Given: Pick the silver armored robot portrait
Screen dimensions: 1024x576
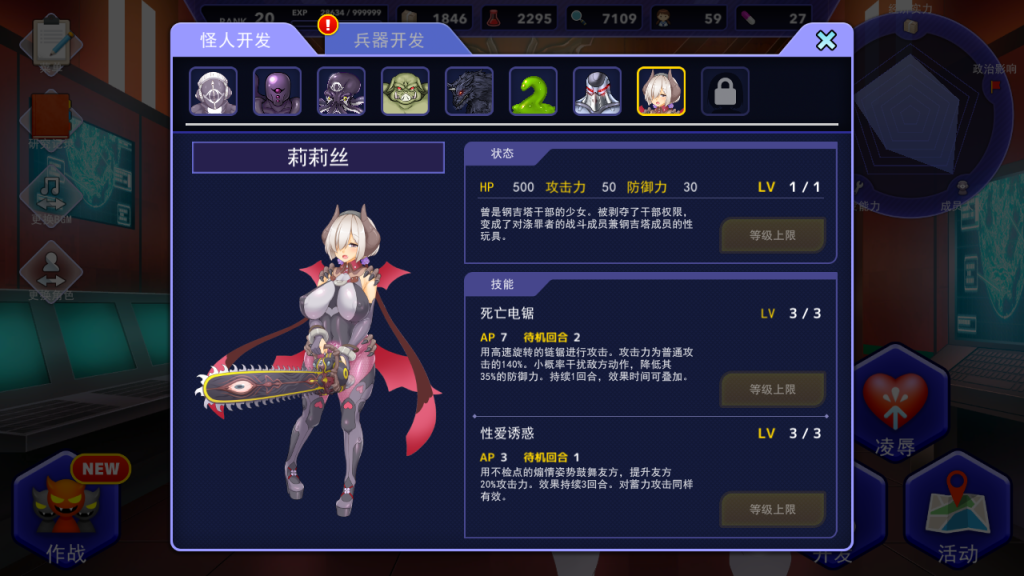Looking at the screenshot, I should point(597,92).
